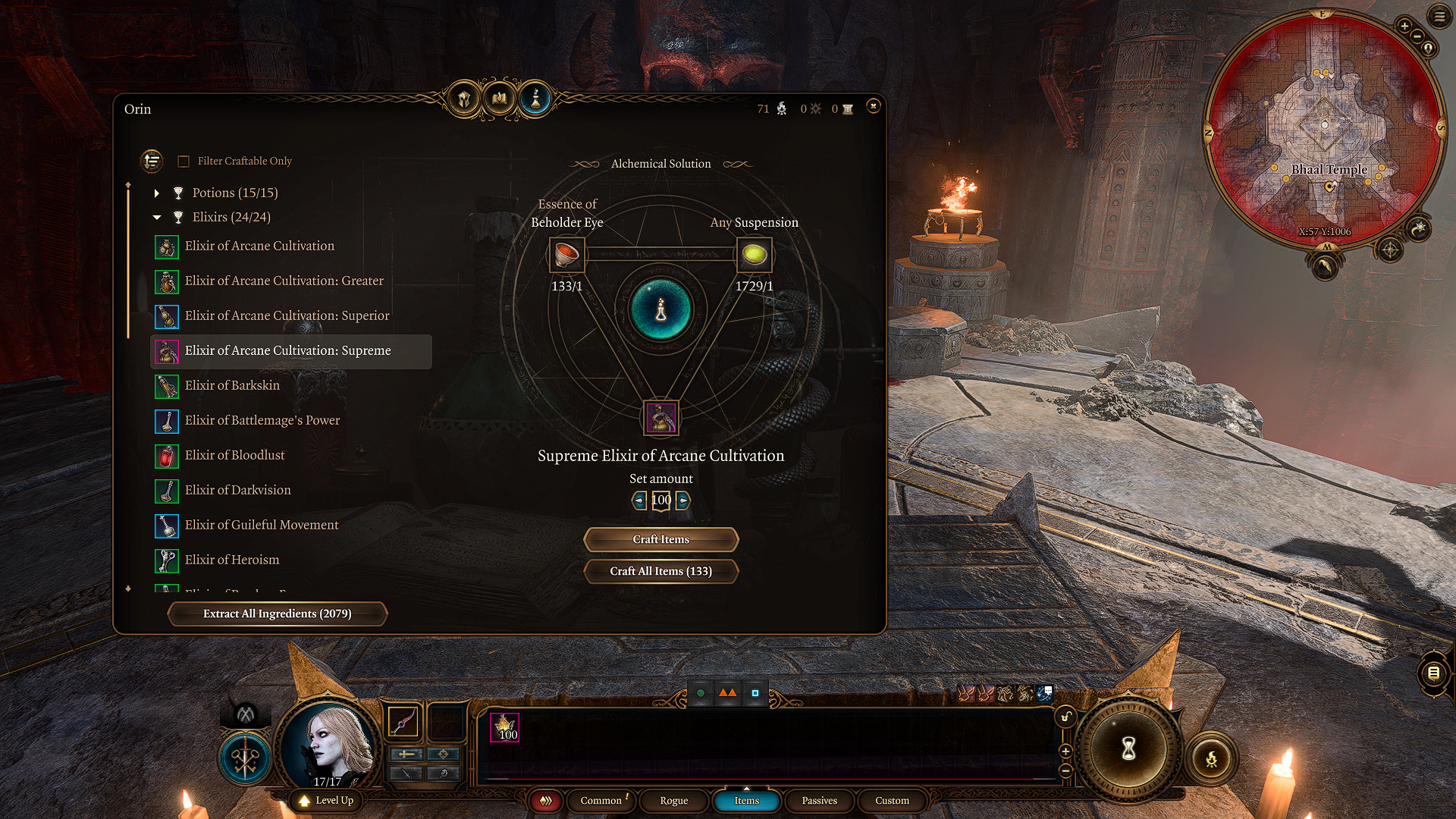Screen dimensions: 1456x819
Task: Click the Essence of Beholder Eye ingredient slot
Action: 566,255
